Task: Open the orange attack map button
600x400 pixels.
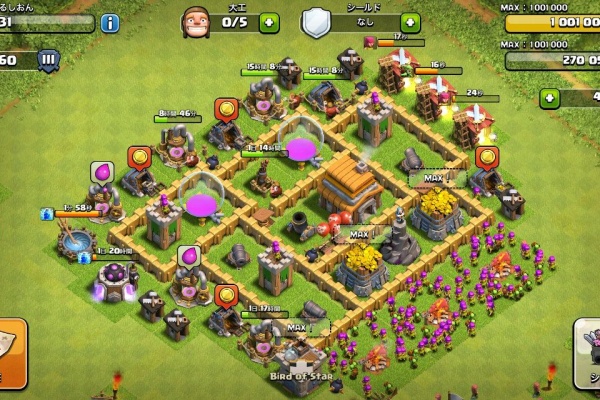Action: point(10,352)
